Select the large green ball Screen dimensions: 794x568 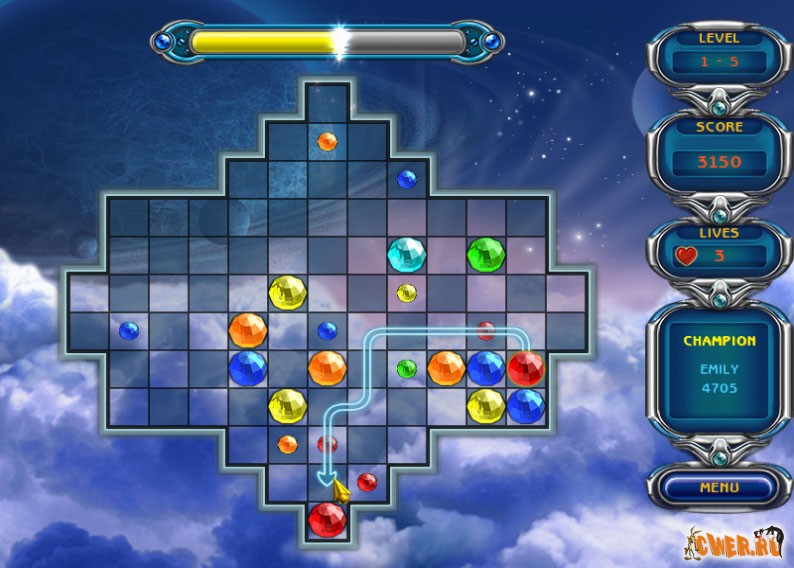tap(486, 253)
